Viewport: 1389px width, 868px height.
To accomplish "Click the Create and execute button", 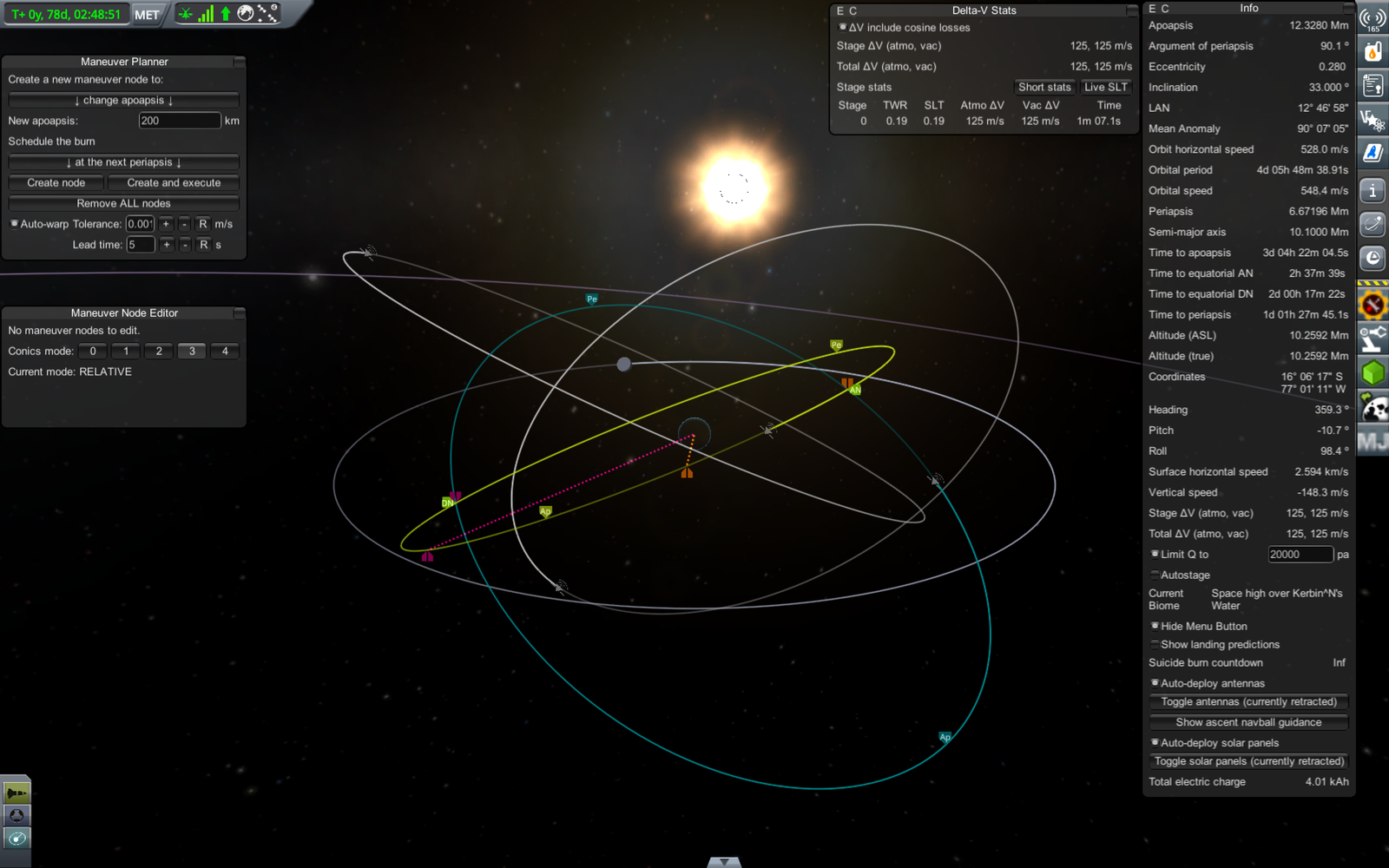I will (x=174, y=183).
